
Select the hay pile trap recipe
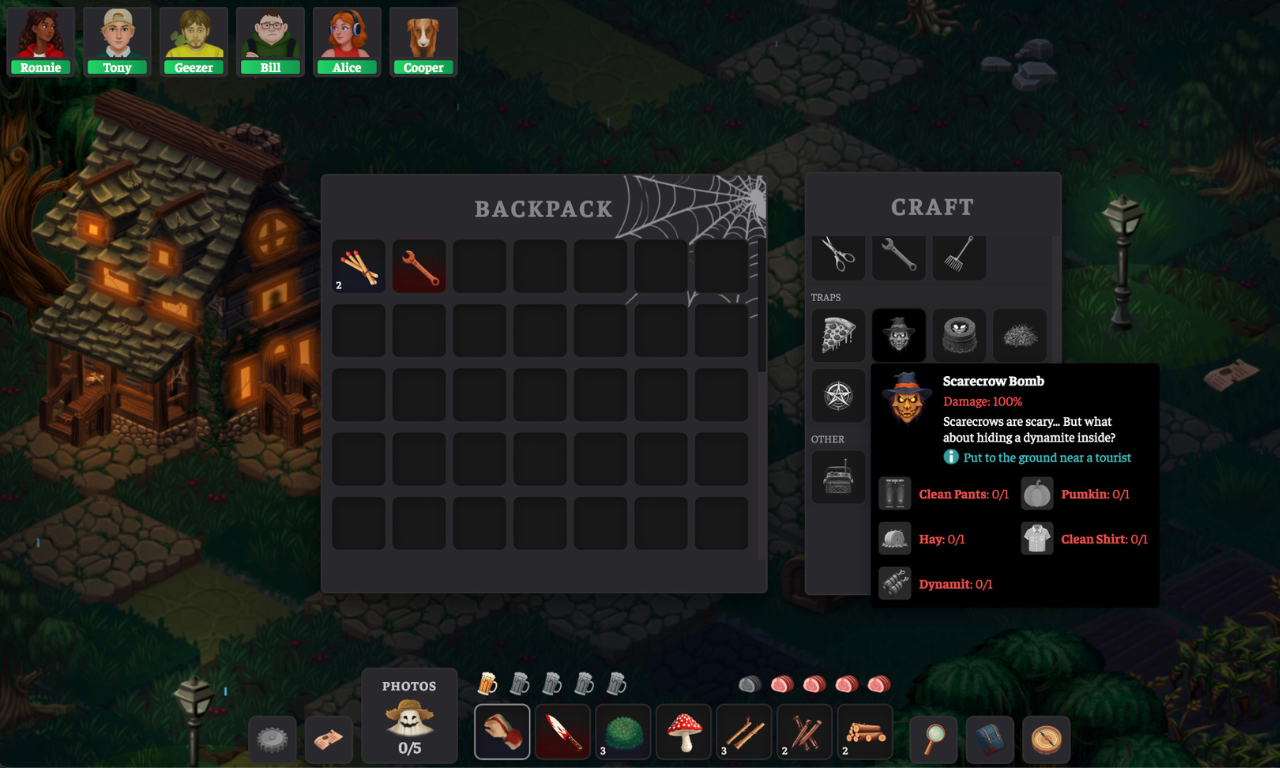tap(1020, 336)
